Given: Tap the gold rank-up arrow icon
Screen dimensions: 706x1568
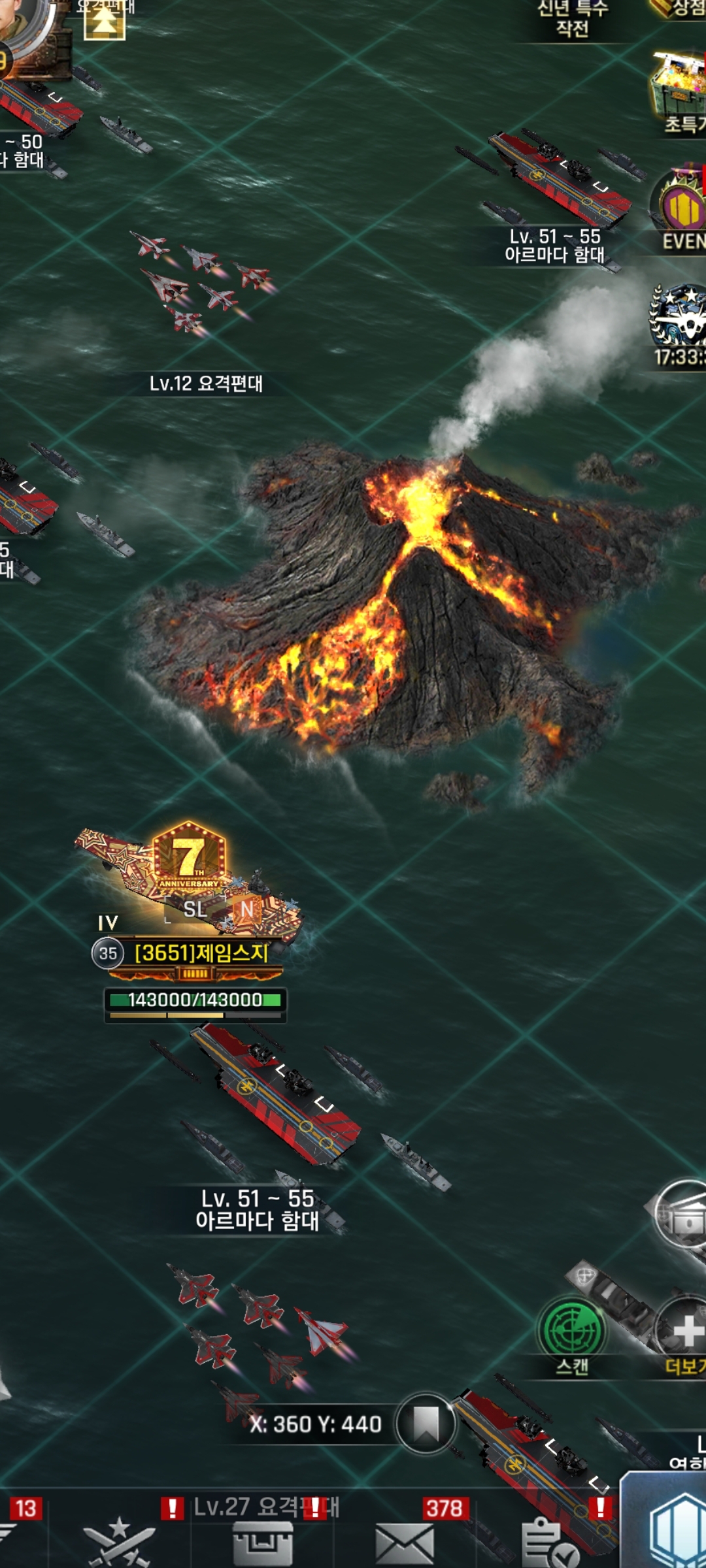Looking at the screenshot, I should pos(105,21).
